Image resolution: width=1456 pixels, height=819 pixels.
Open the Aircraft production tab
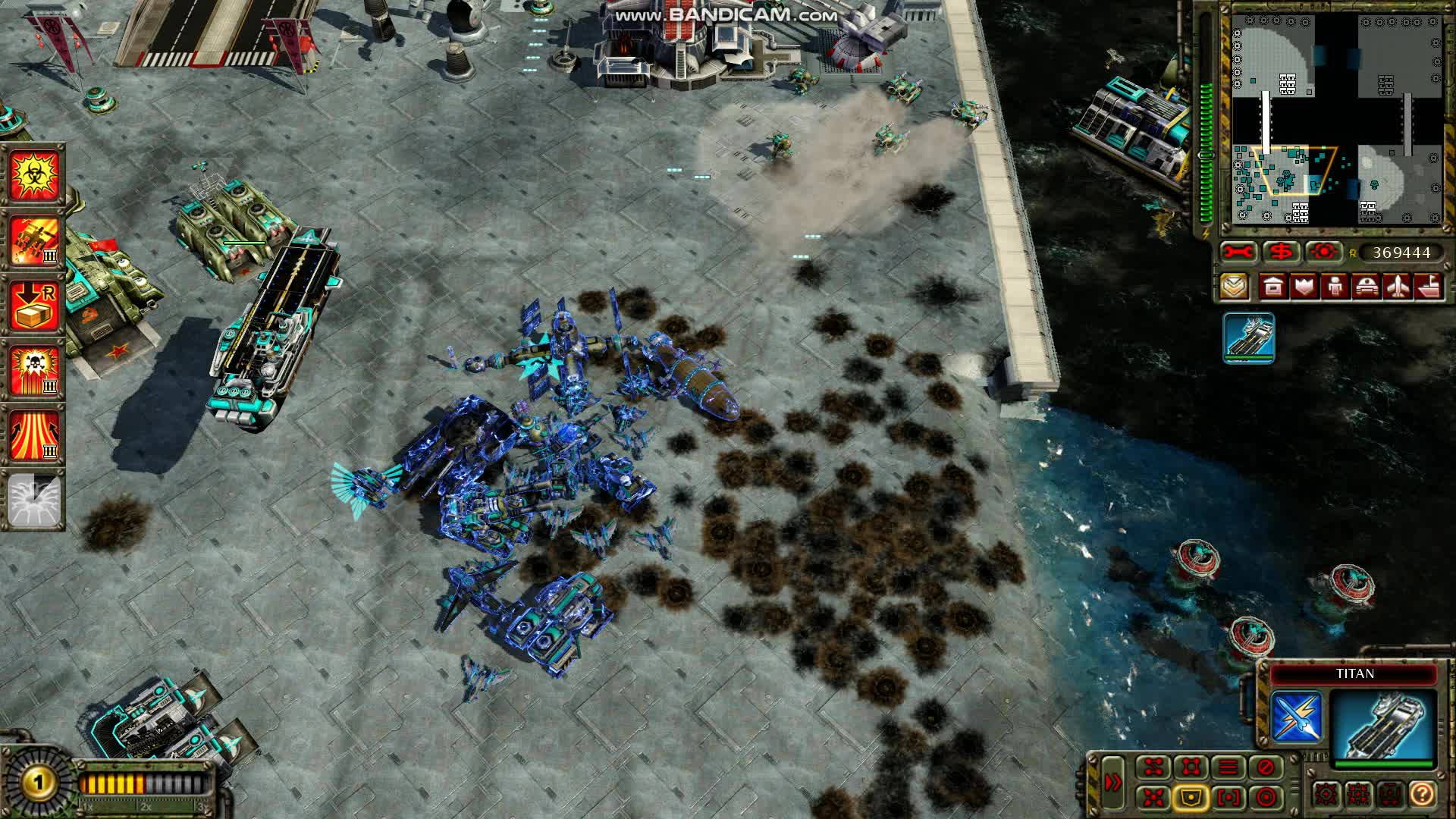click(1398, 288)
